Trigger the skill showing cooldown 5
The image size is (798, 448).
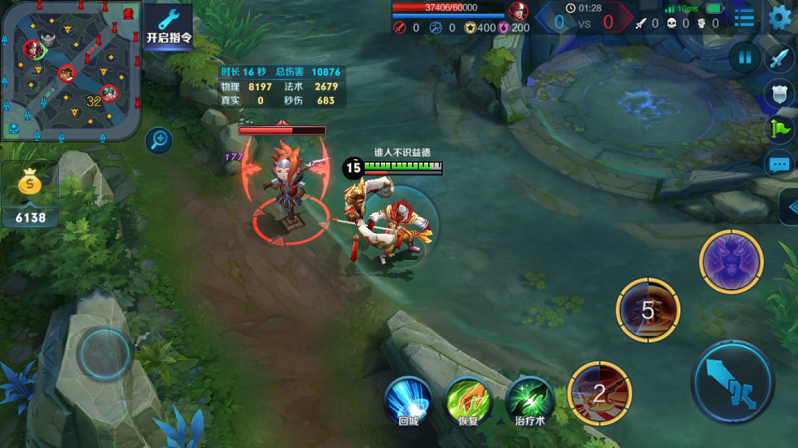tap(648, 310)
